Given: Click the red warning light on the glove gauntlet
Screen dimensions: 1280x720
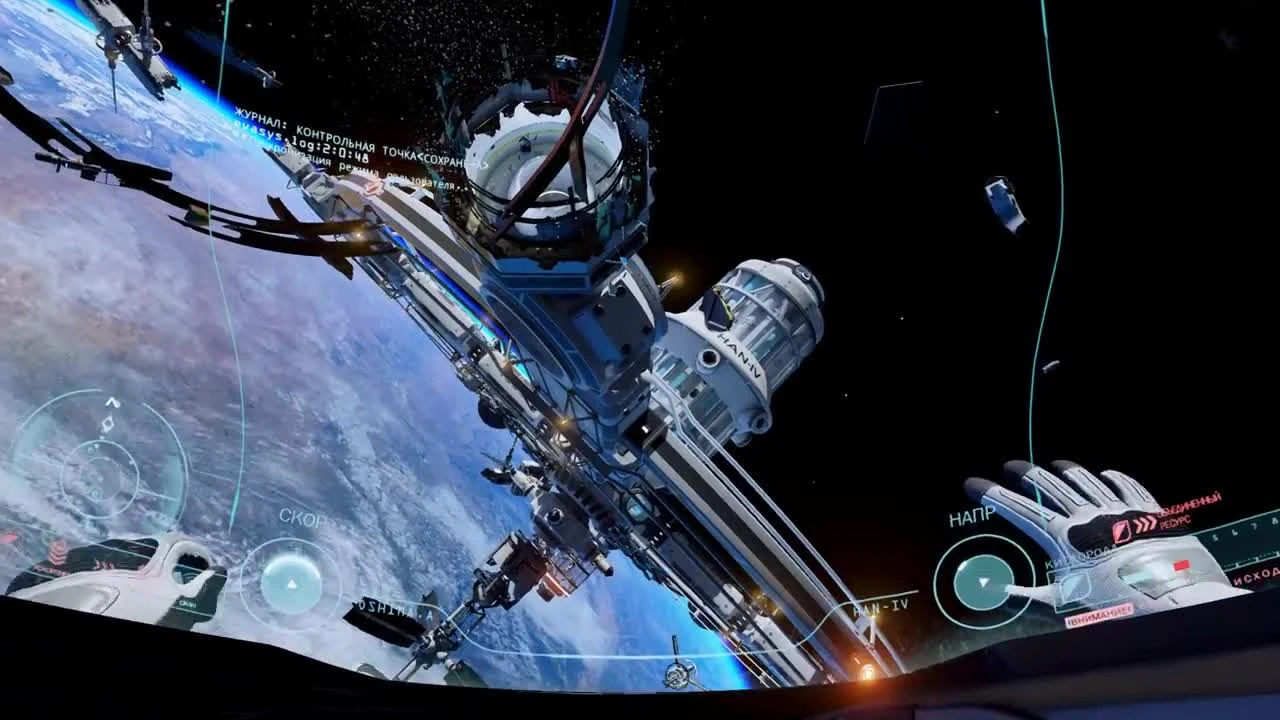Looking at the screenshot, I should tap(1181, 565).
